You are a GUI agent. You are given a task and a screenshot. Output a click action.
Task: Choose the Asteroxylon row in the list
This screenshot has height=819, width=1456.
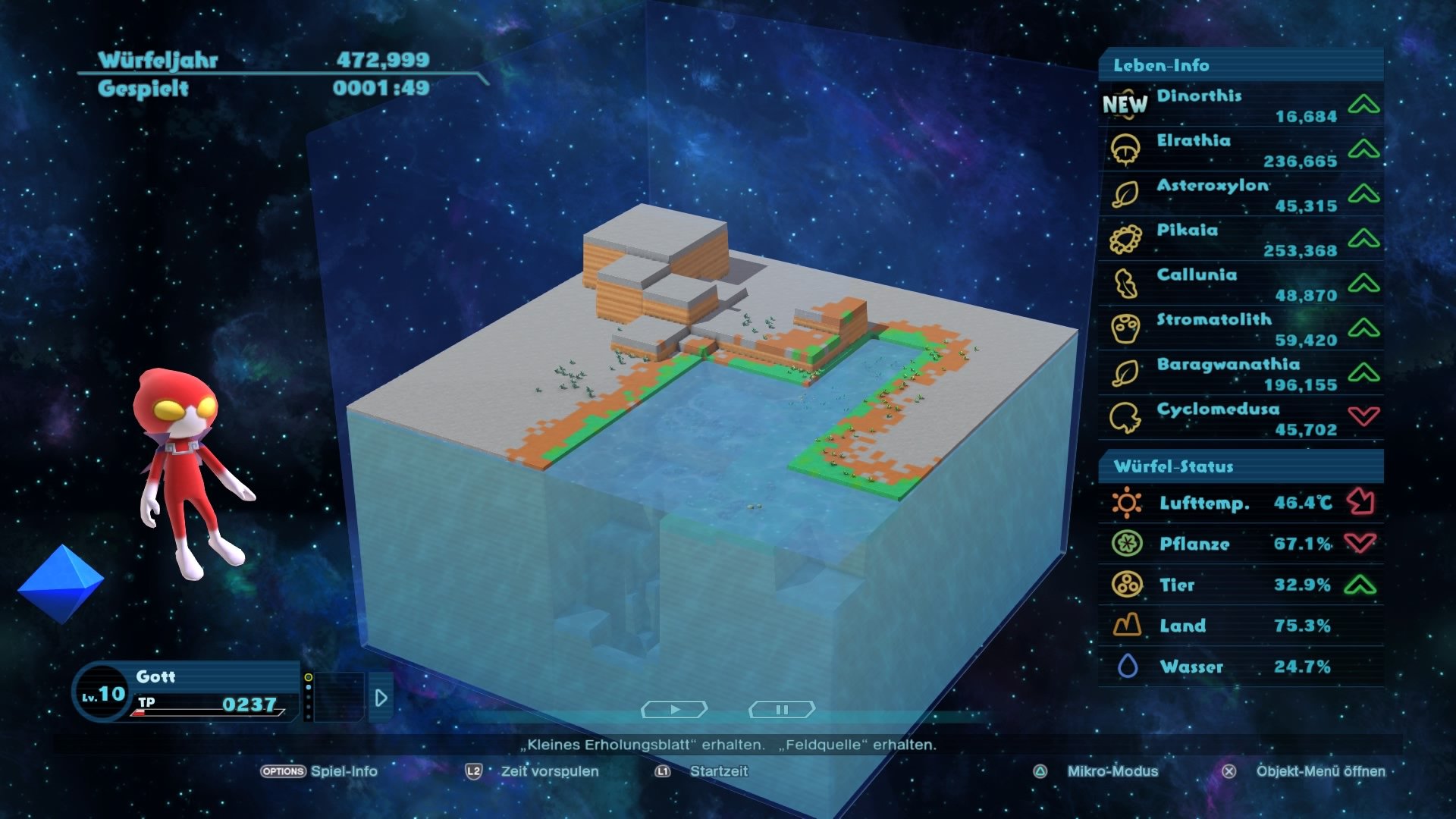[x=1241, y=195]
